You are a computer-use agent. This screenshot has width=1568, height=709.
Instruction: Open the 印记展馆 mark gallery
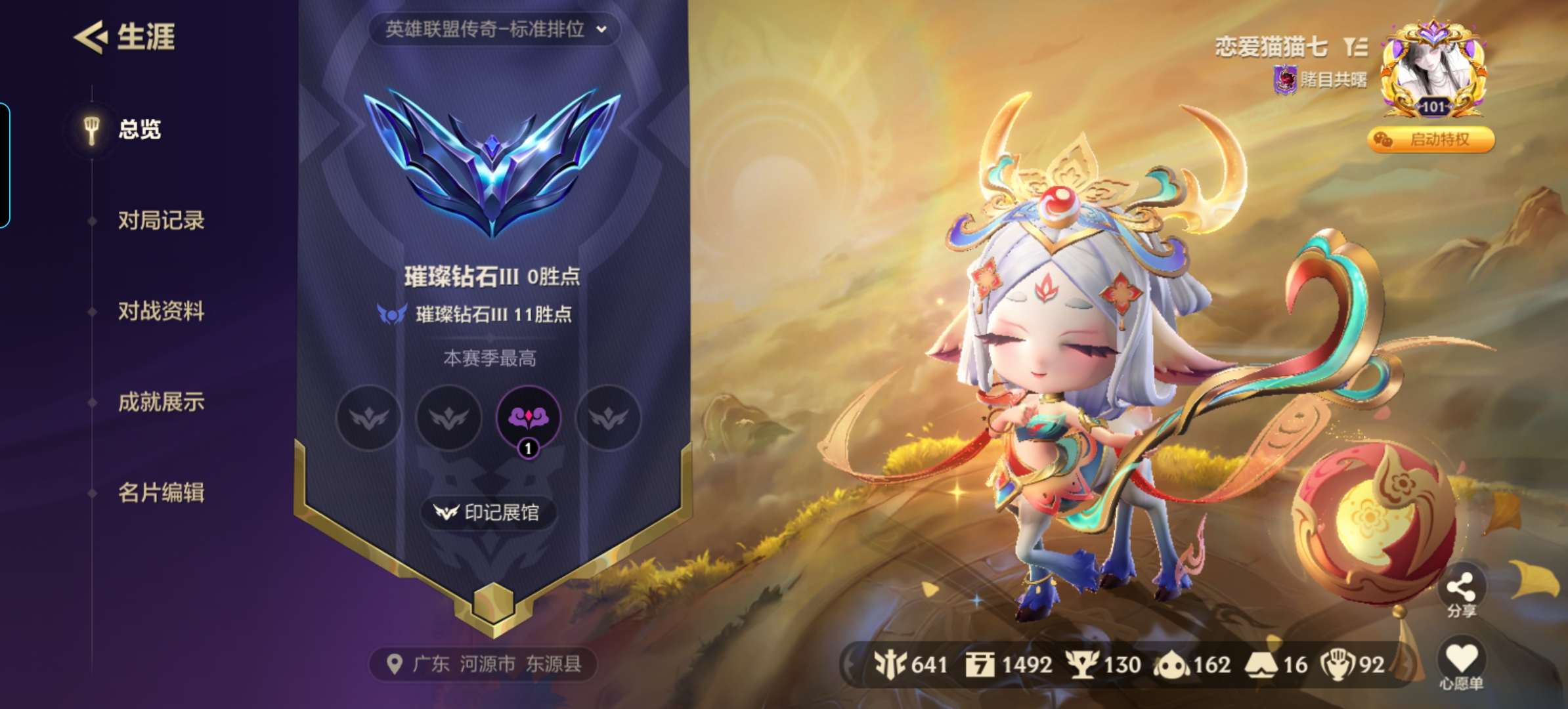(489, 514)
